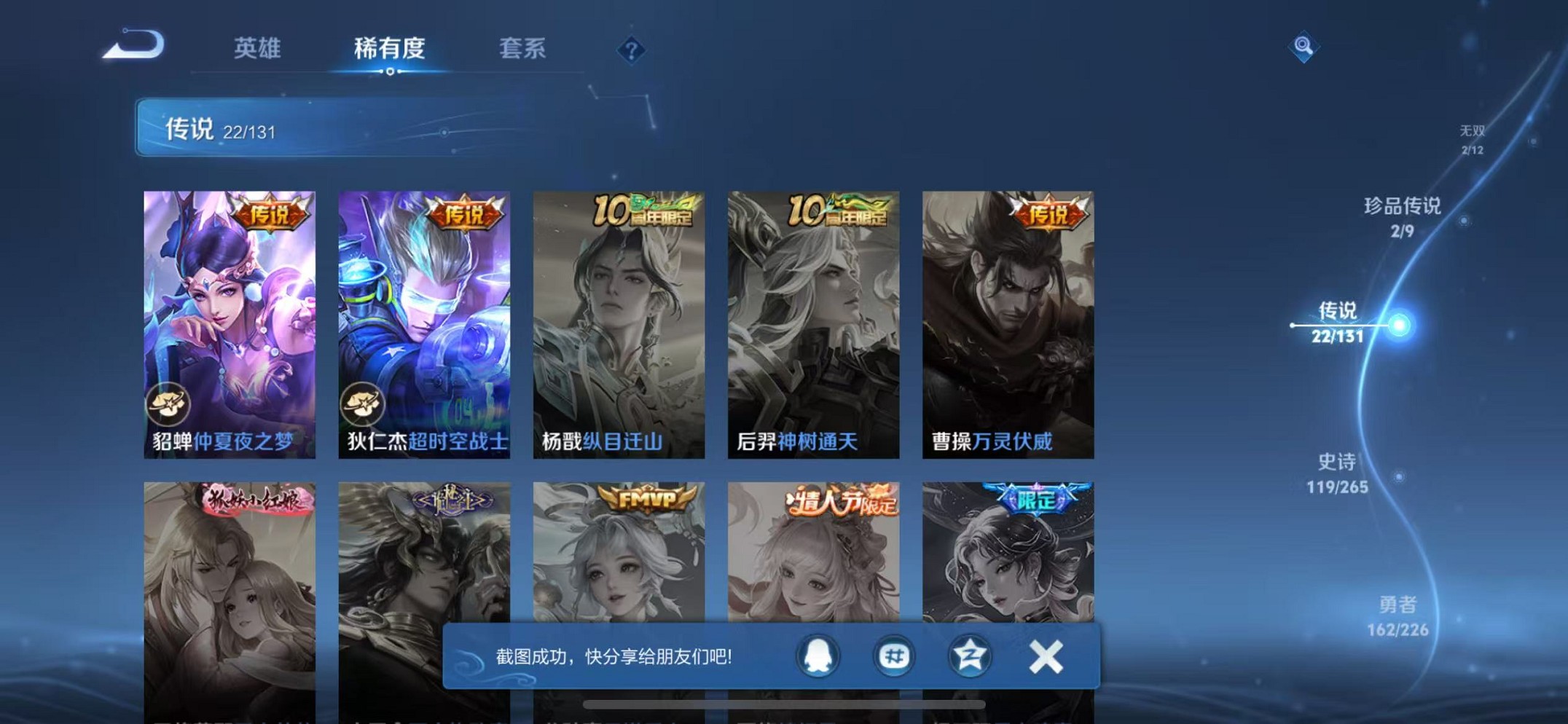Open the skin search magnifier icon
Image resolution: width=1568 pixels, height=724 pixels.
coord(1304,46)
